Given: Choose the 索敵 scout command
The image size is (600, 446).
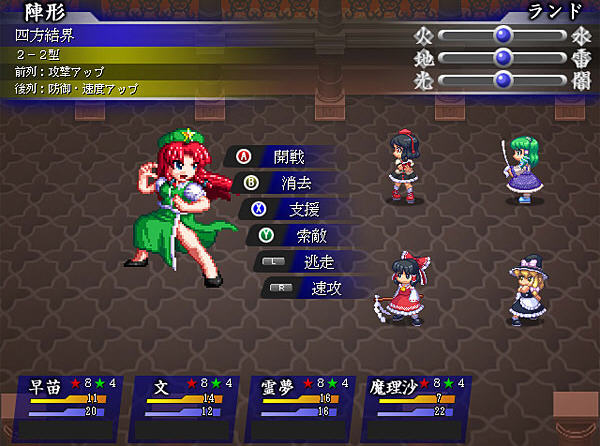Looking at the screenshot, I should coord(302,237).
